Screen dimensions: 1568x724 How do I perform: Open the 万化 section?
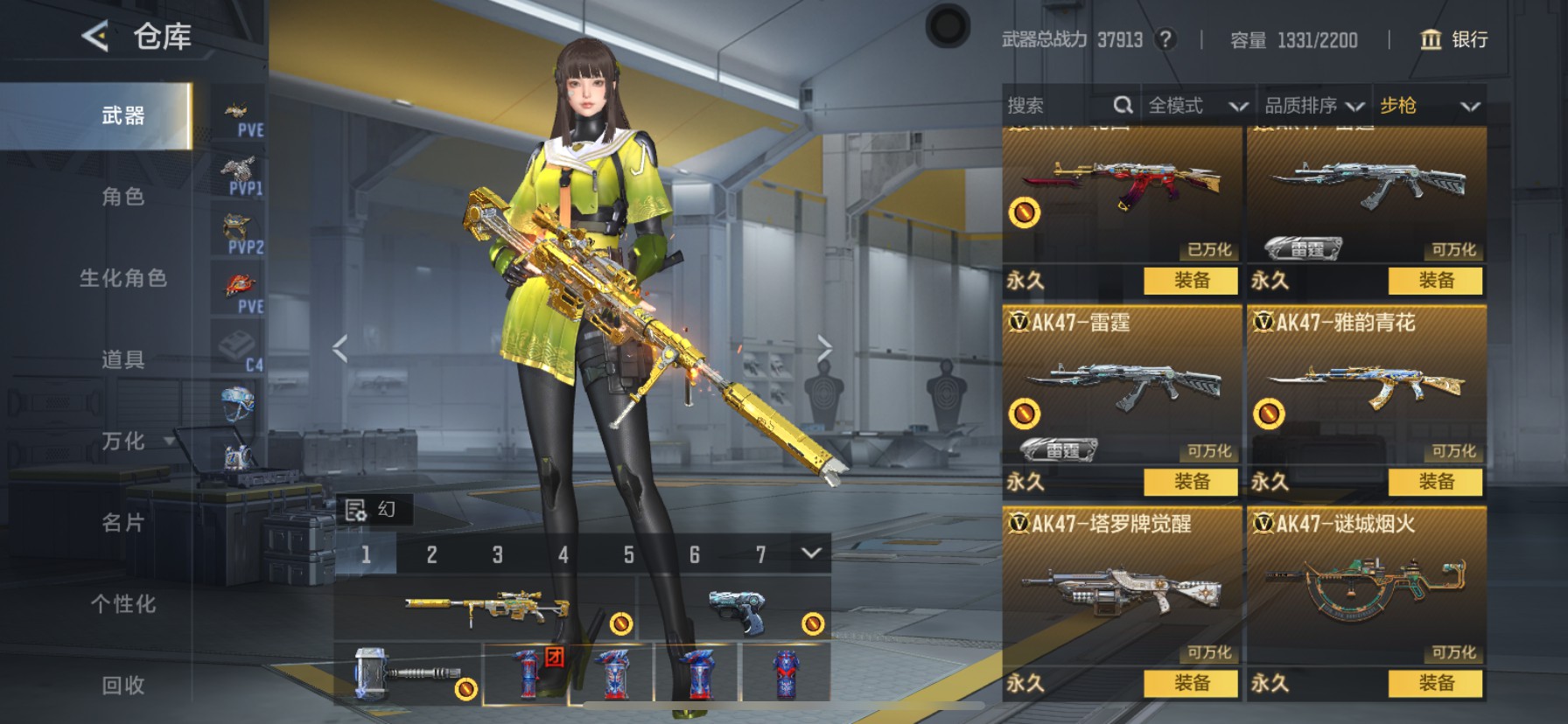[x=124, y=442]
